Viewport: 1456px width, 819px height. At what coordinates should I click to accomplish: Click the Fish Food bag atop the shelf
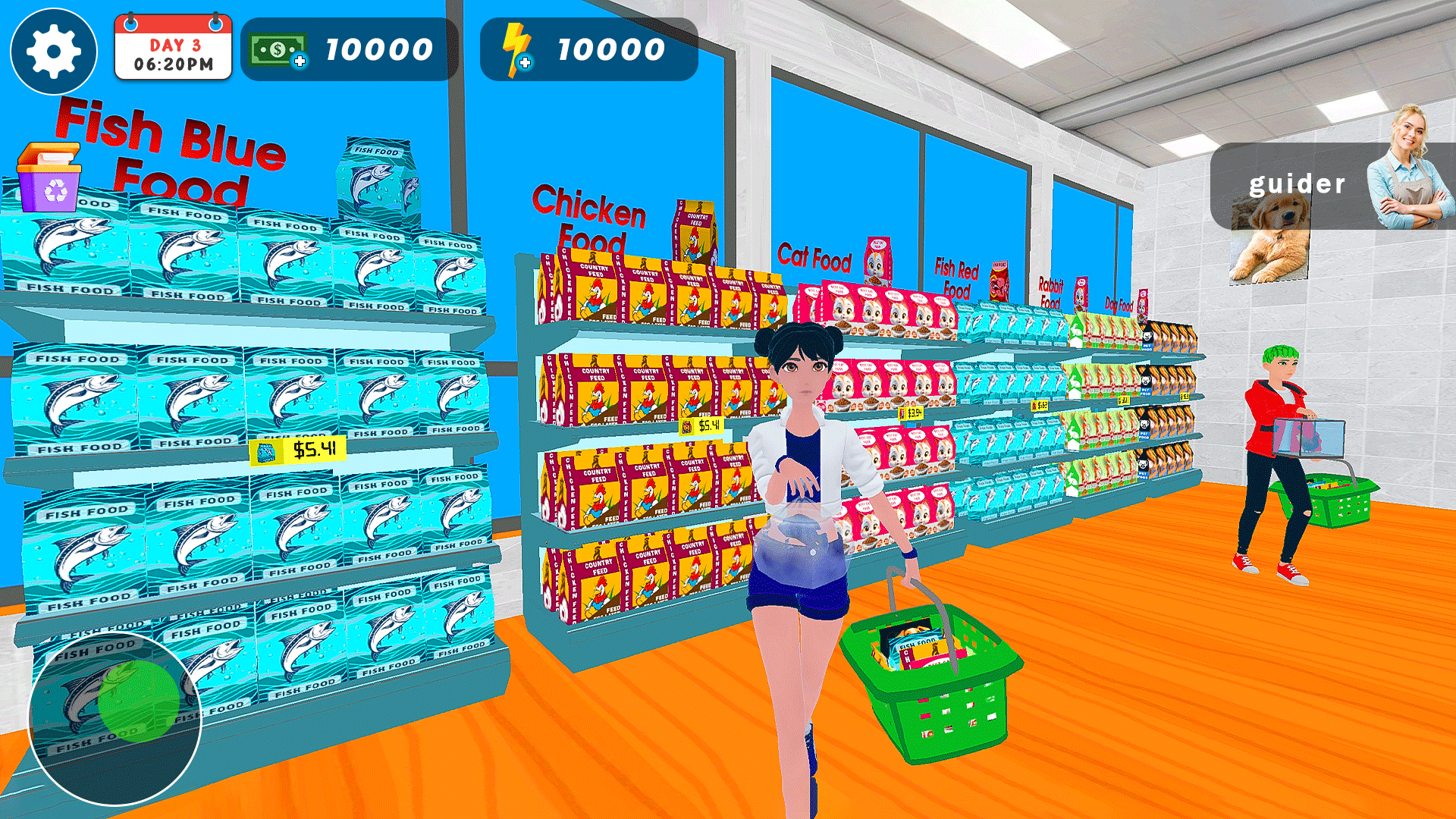coord(379,174)
